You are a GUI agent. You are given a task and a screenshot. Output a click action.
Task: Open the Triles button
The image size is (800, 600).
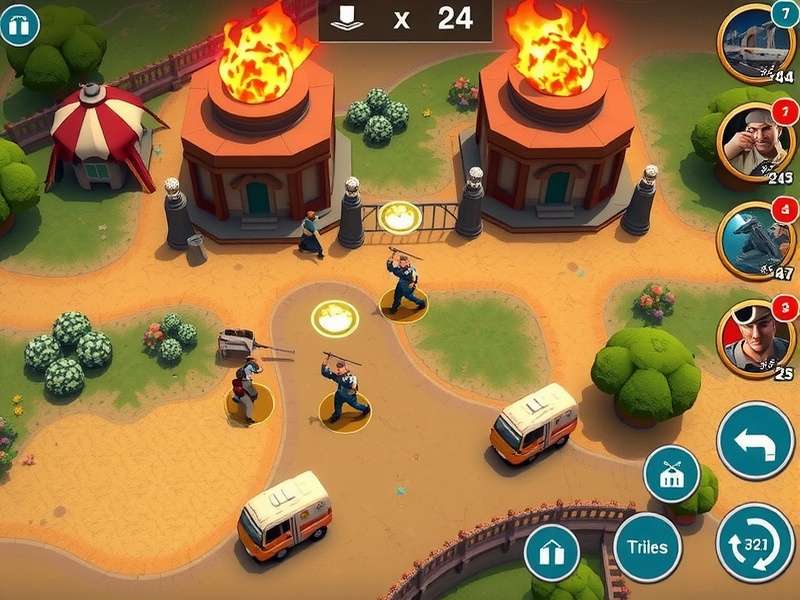(x=647, y=547)
